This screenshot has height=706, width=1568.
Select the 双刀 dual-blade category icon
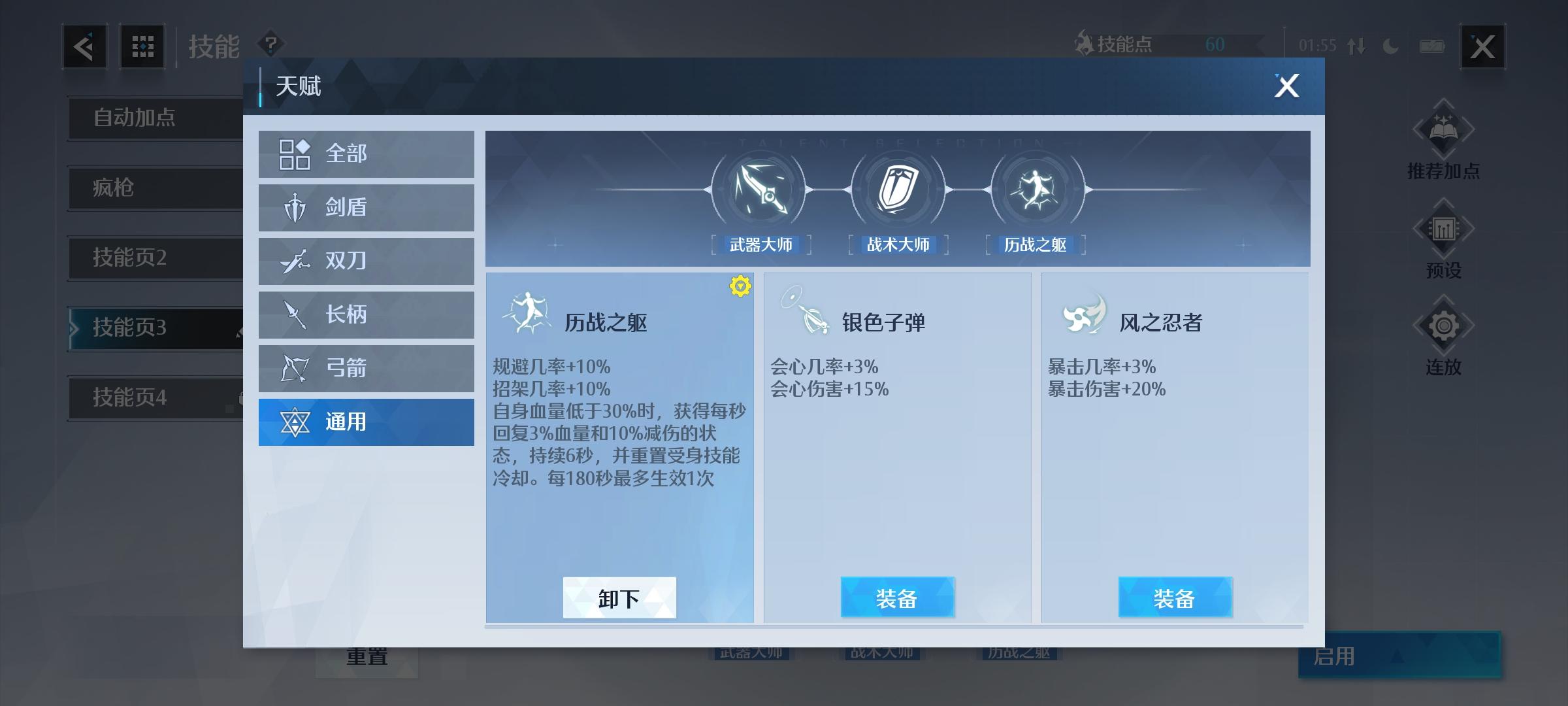[297, 261]
